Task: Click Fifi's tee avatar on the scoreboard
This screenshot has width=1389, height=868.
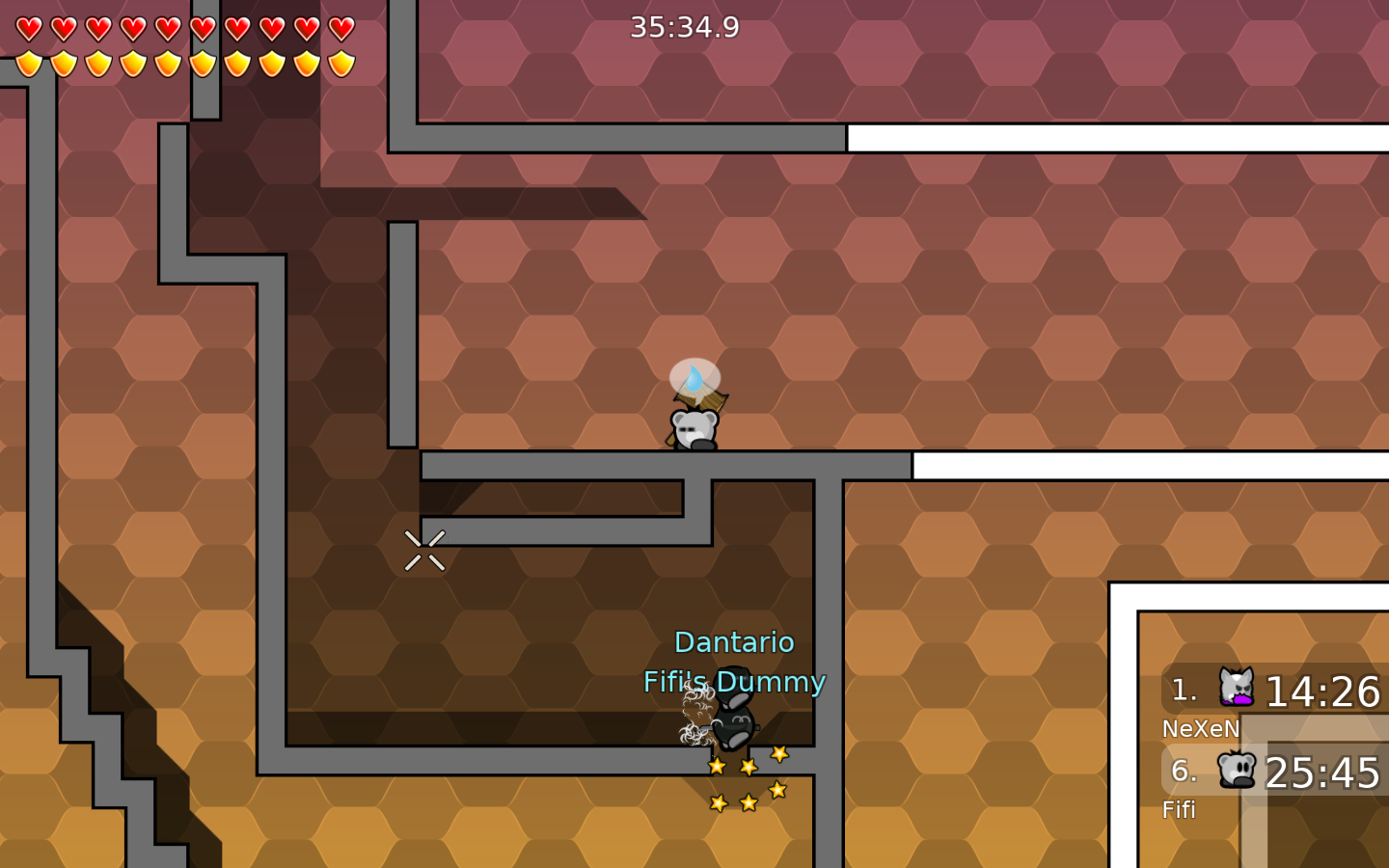Action: [1238, 770]
